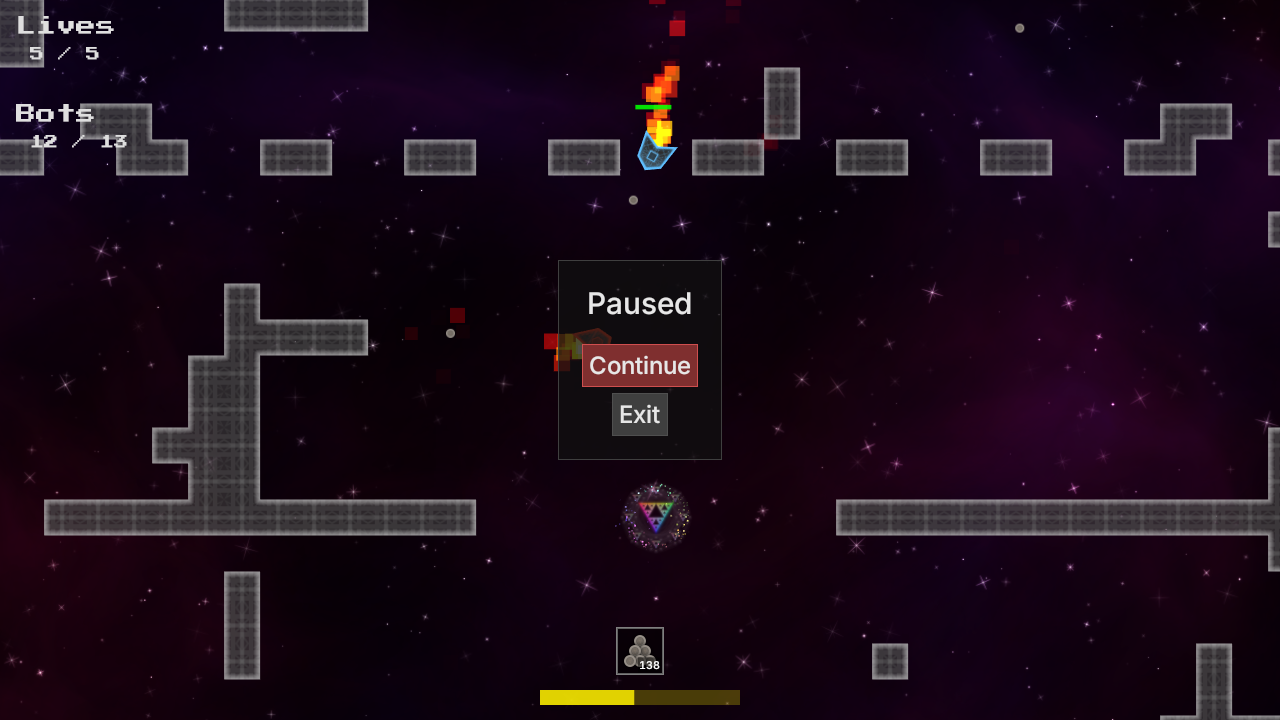This screenshot has height=720, width=1280.
Task: Click the filled yellow portion of the charge bar
Action: point(585,697)
